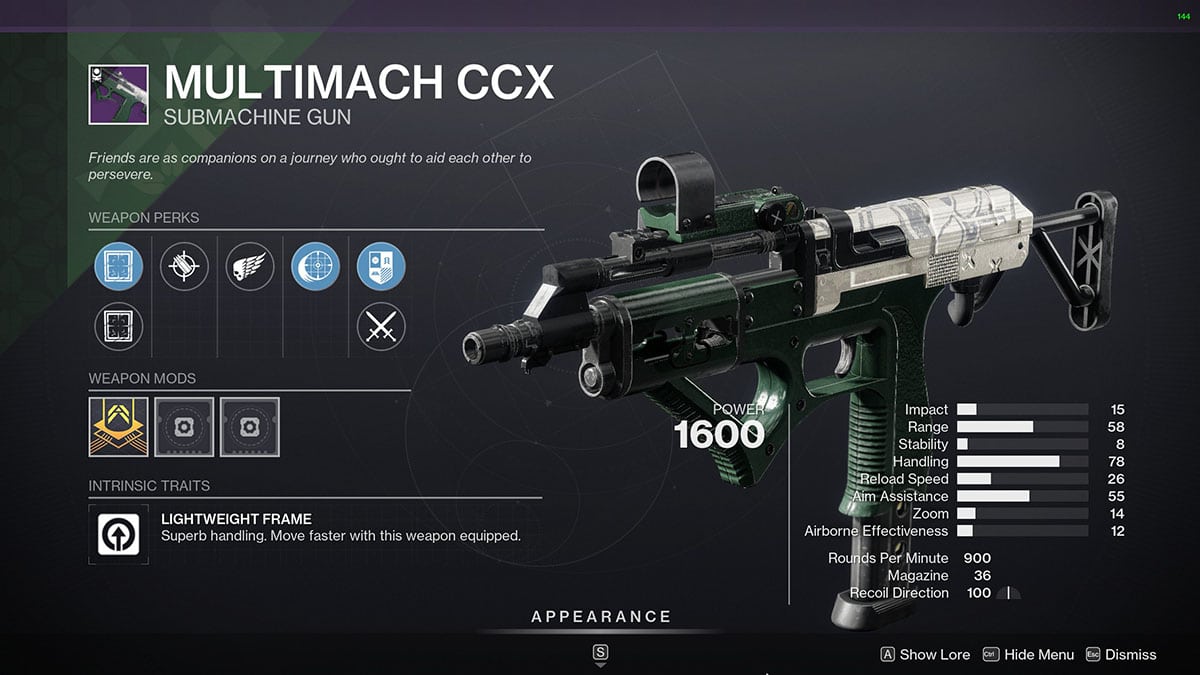Select the bullets-in-crosshair magazine perk

coord(185,267)
